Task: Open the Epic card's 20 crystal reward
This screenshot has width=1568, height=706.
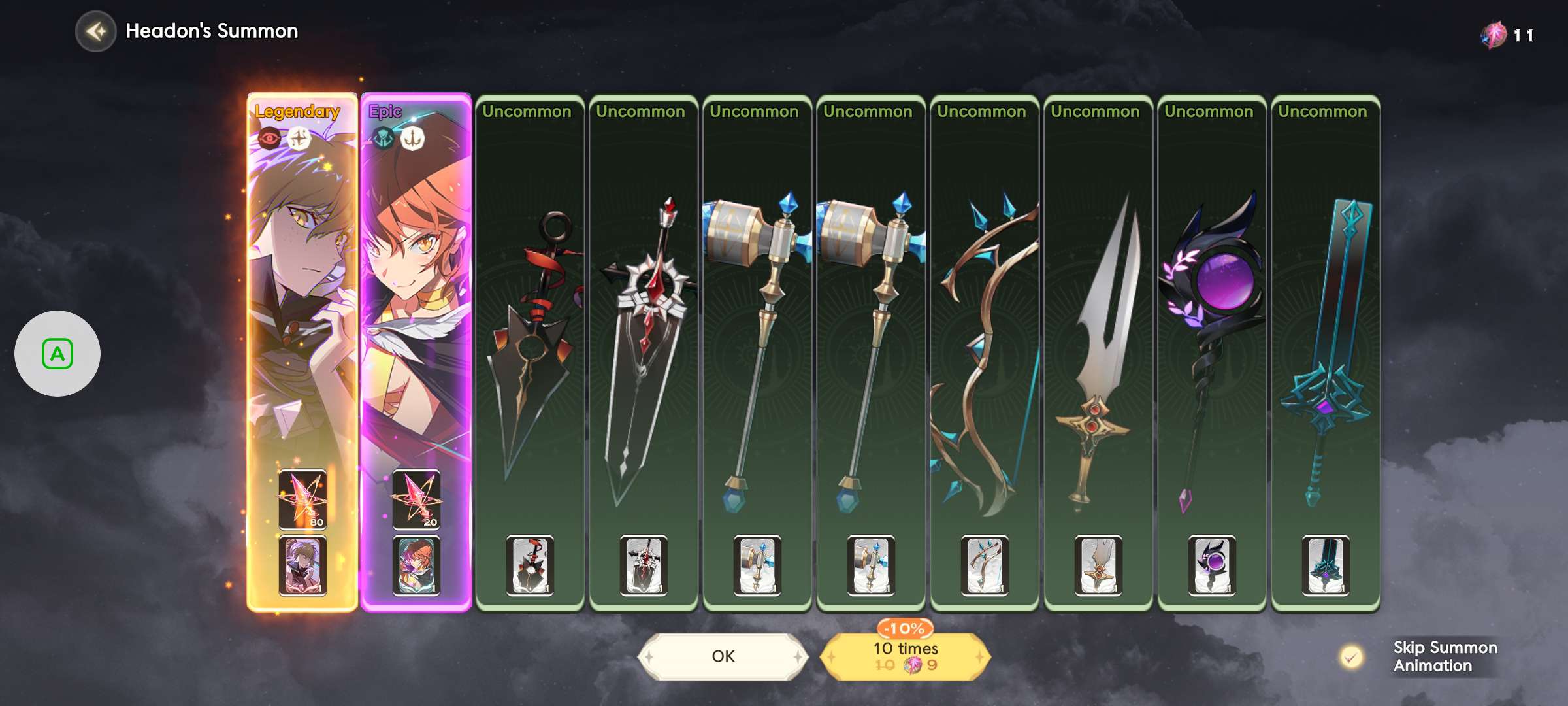Action: [416, 499]
